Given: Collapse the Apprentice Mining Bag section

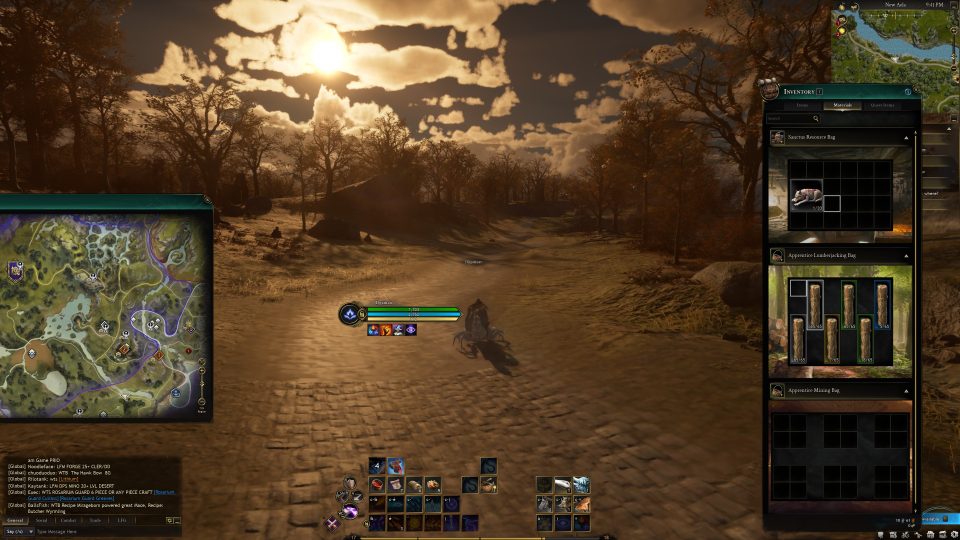Looking at the screenshot, I should [x=906, y=392].
